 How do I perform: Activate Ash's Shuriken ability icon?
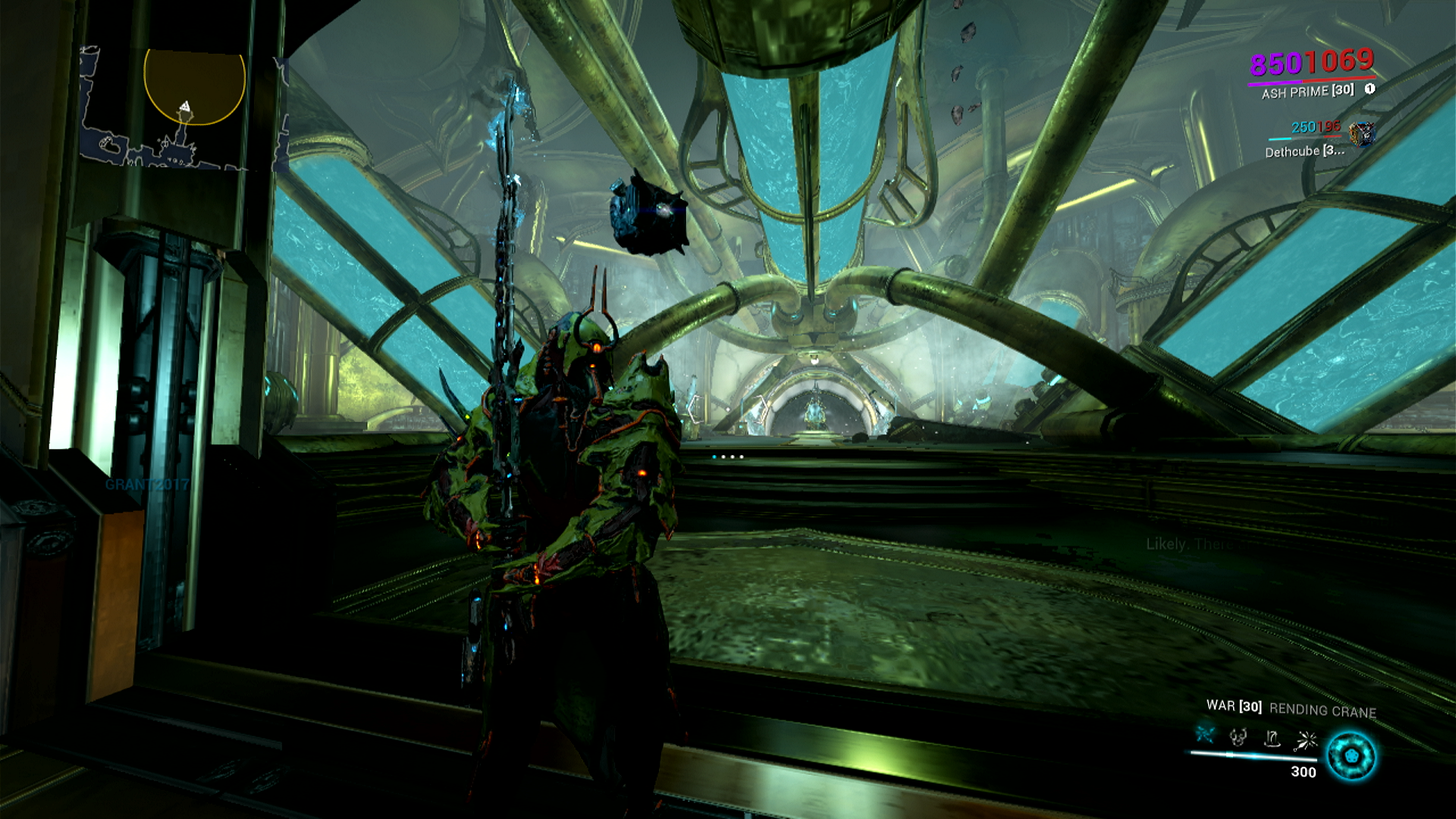[1205, 735]
